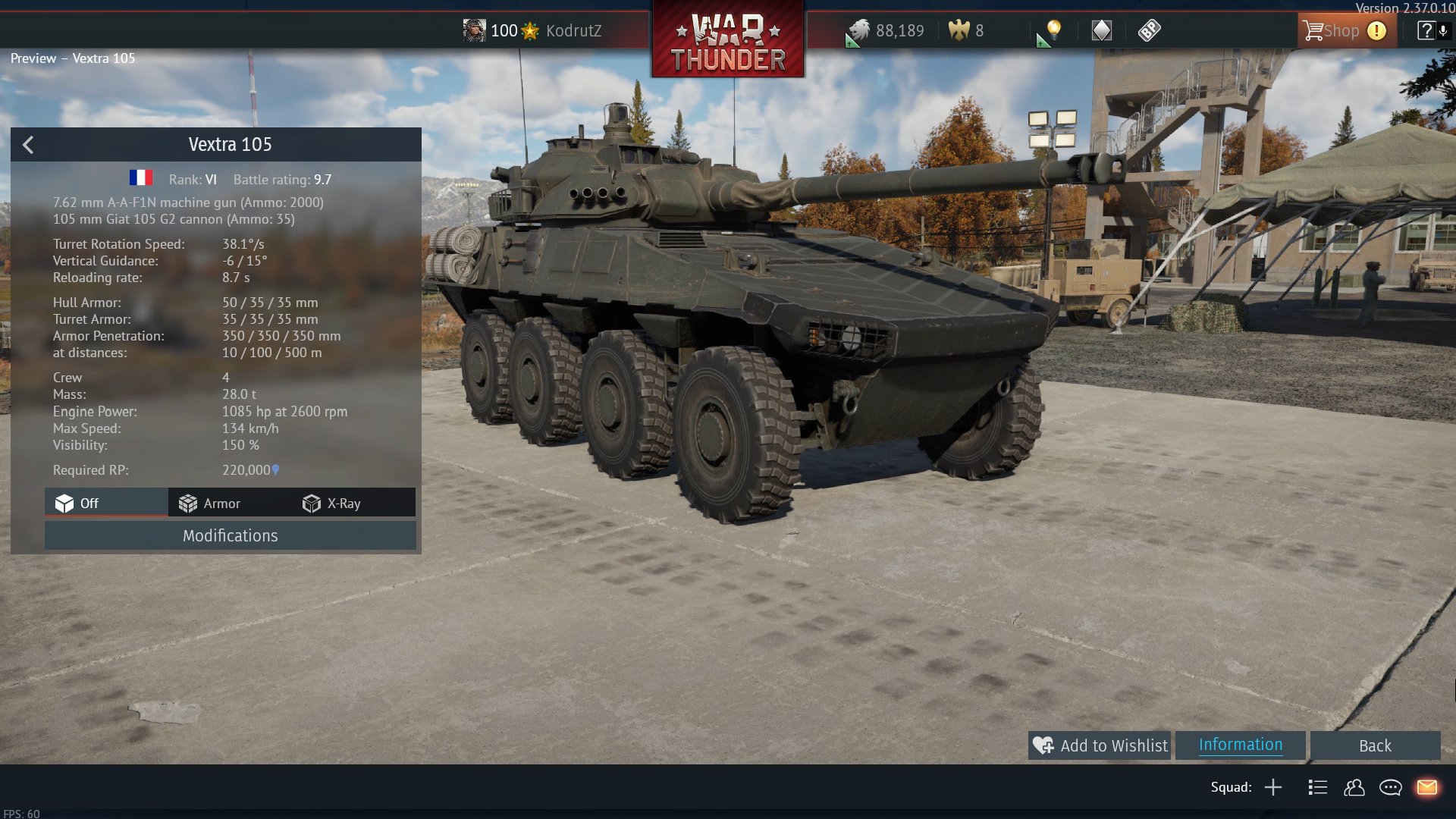Open the Shop
This screenshot has width=1456, height=819.
(x=1332, y=31)
